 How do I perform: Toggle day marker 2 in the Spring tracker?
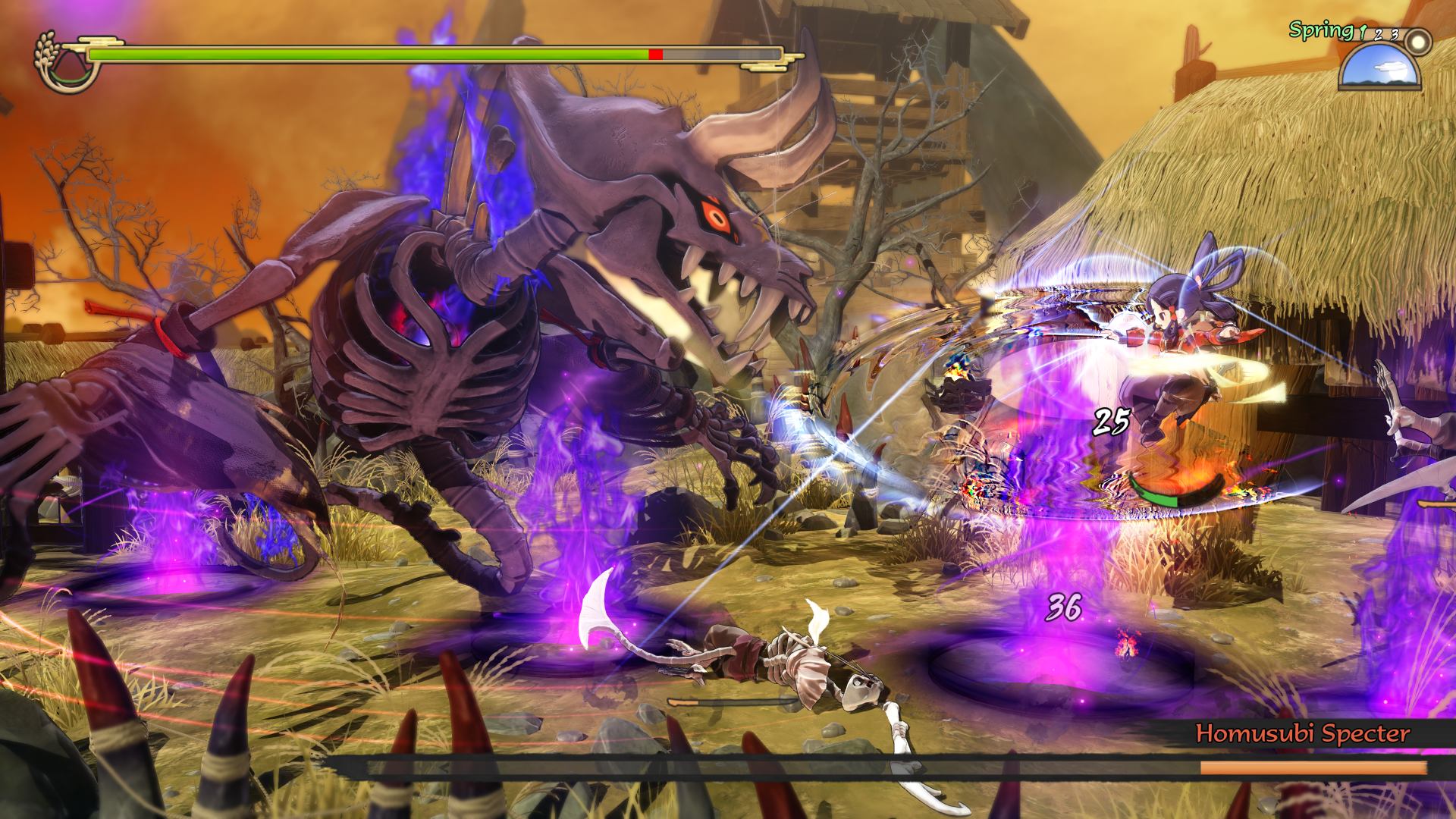[x=1378, y=35]
